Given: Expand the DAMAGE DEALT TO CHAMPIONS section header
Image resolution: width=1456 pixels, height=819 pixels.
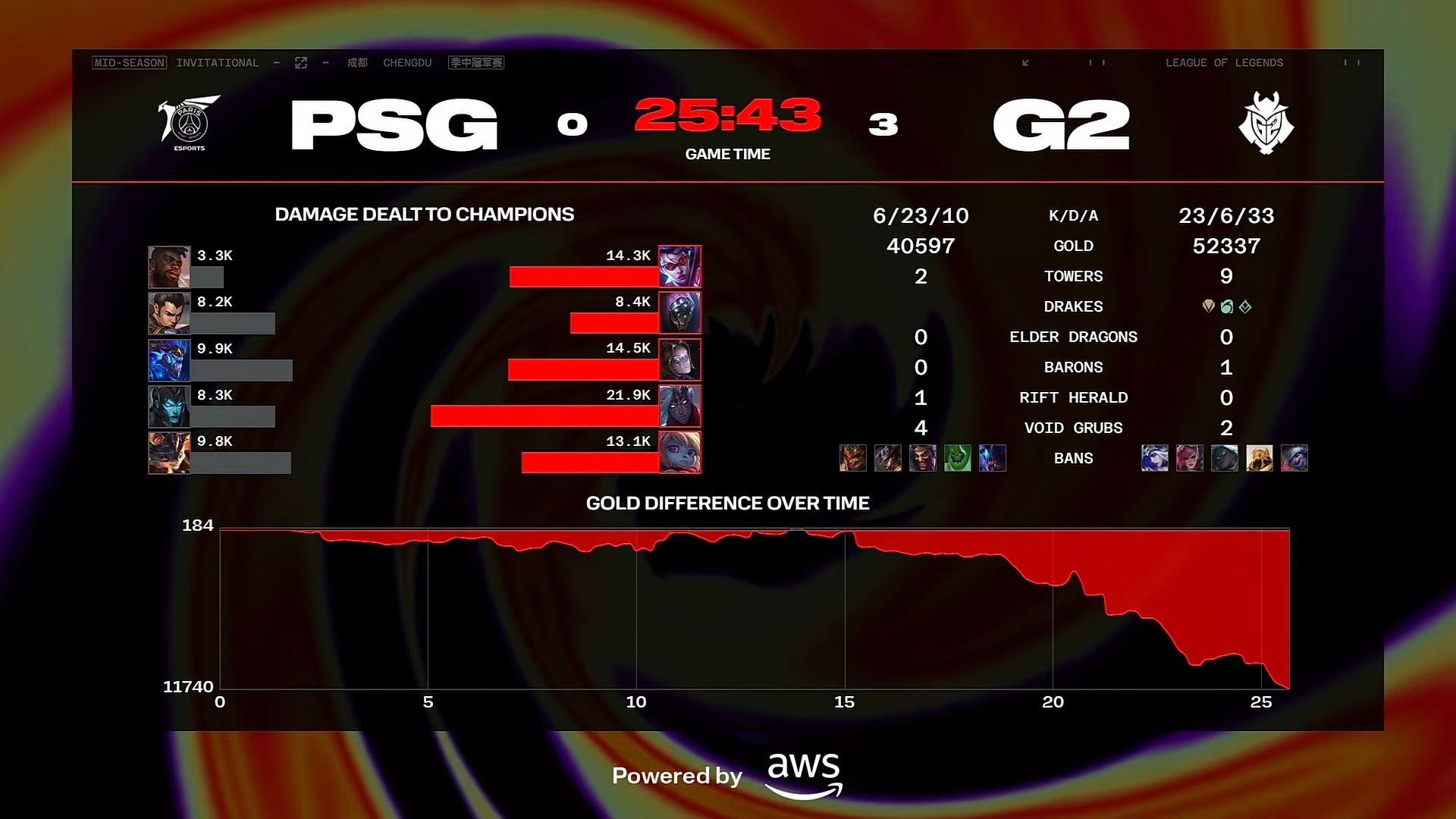Looking at the screenshot, I should (x=425, y=215).
